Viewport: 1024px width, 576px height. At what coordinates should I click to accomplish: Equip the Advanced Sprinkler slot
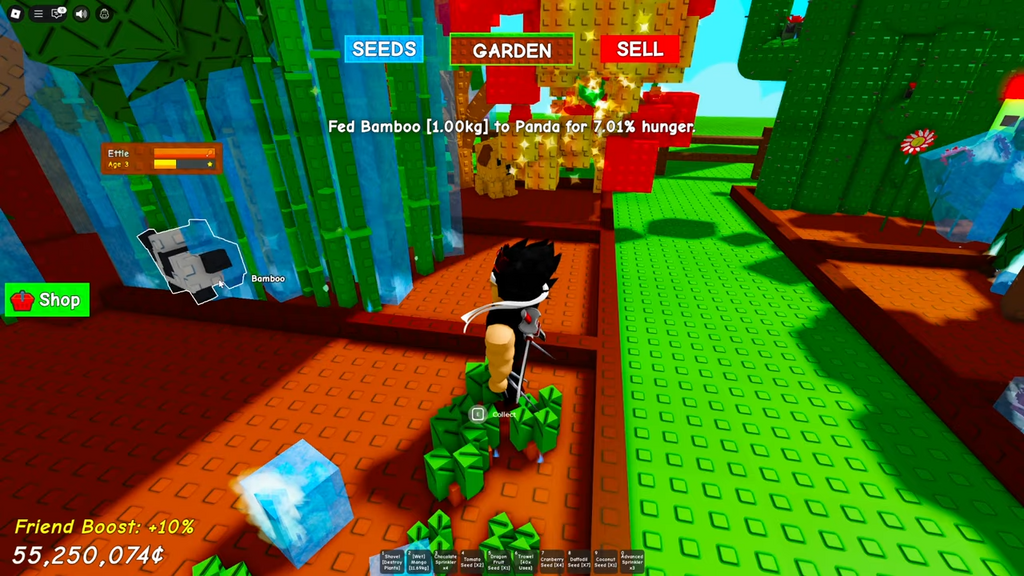[632, 563]
